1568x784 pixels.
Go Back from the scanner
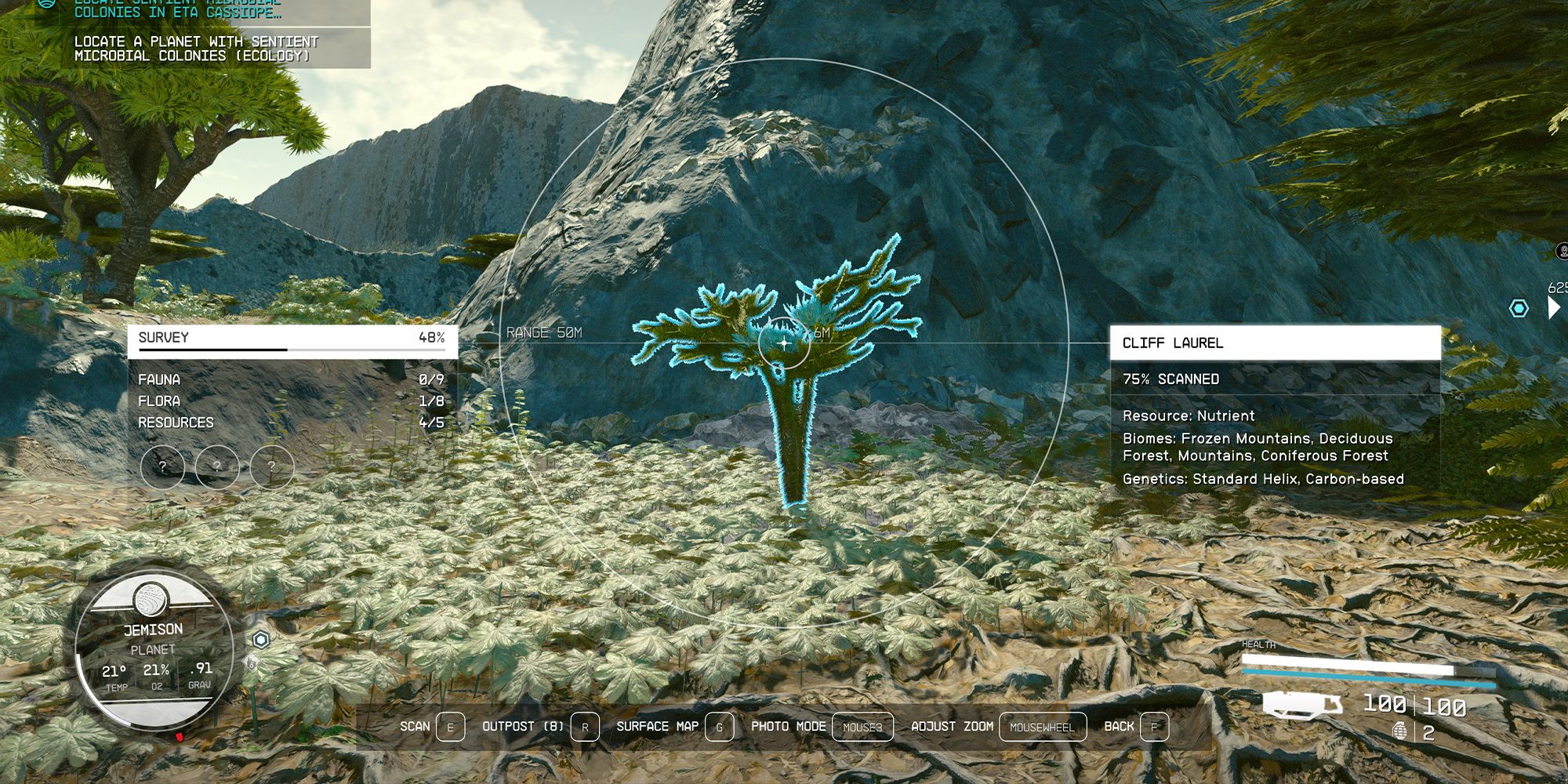(x=1119, y=727)
